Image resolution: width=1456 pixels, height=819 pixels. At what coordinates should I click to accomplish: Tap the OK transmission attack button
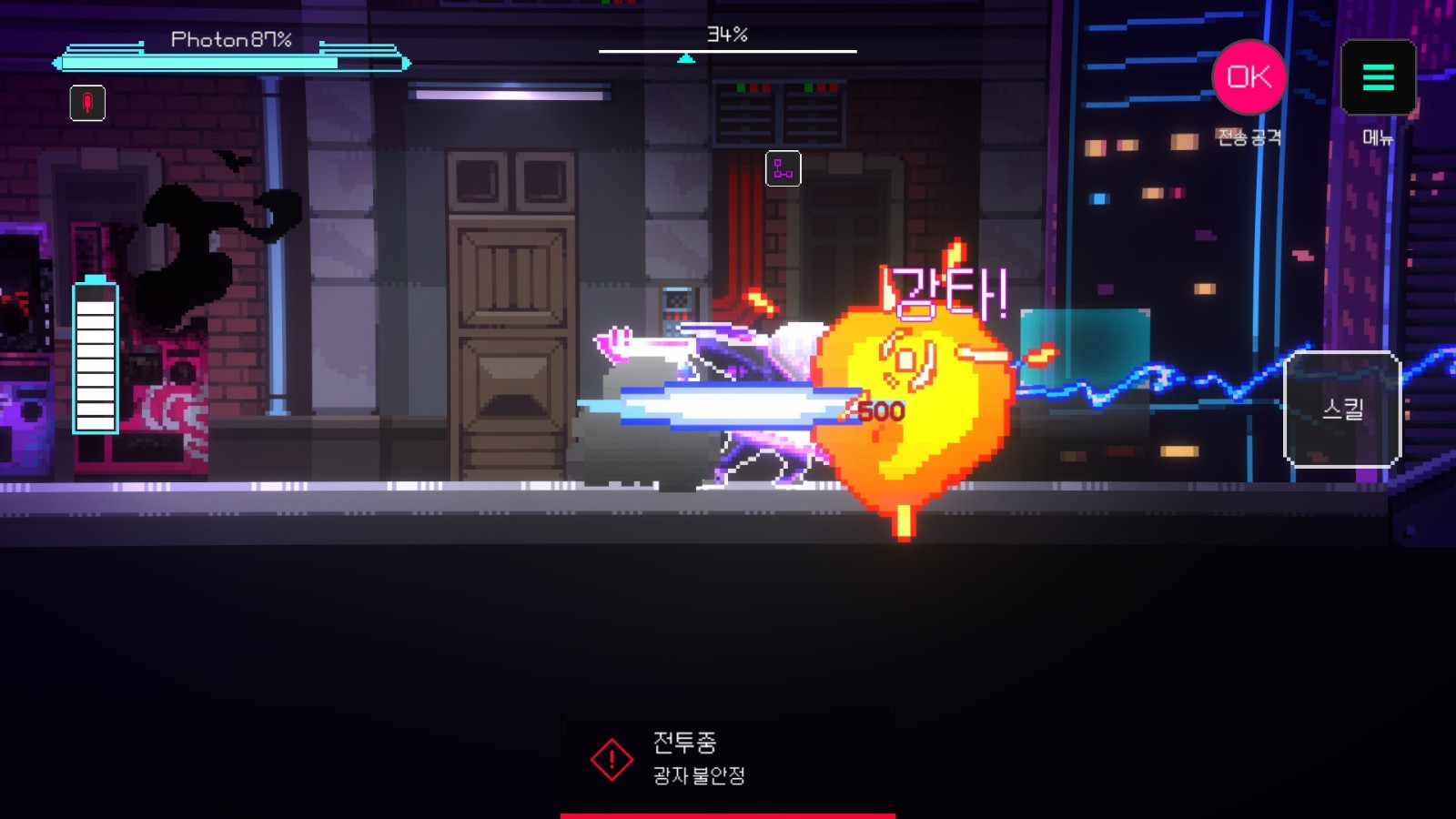tap(1247, 79)
